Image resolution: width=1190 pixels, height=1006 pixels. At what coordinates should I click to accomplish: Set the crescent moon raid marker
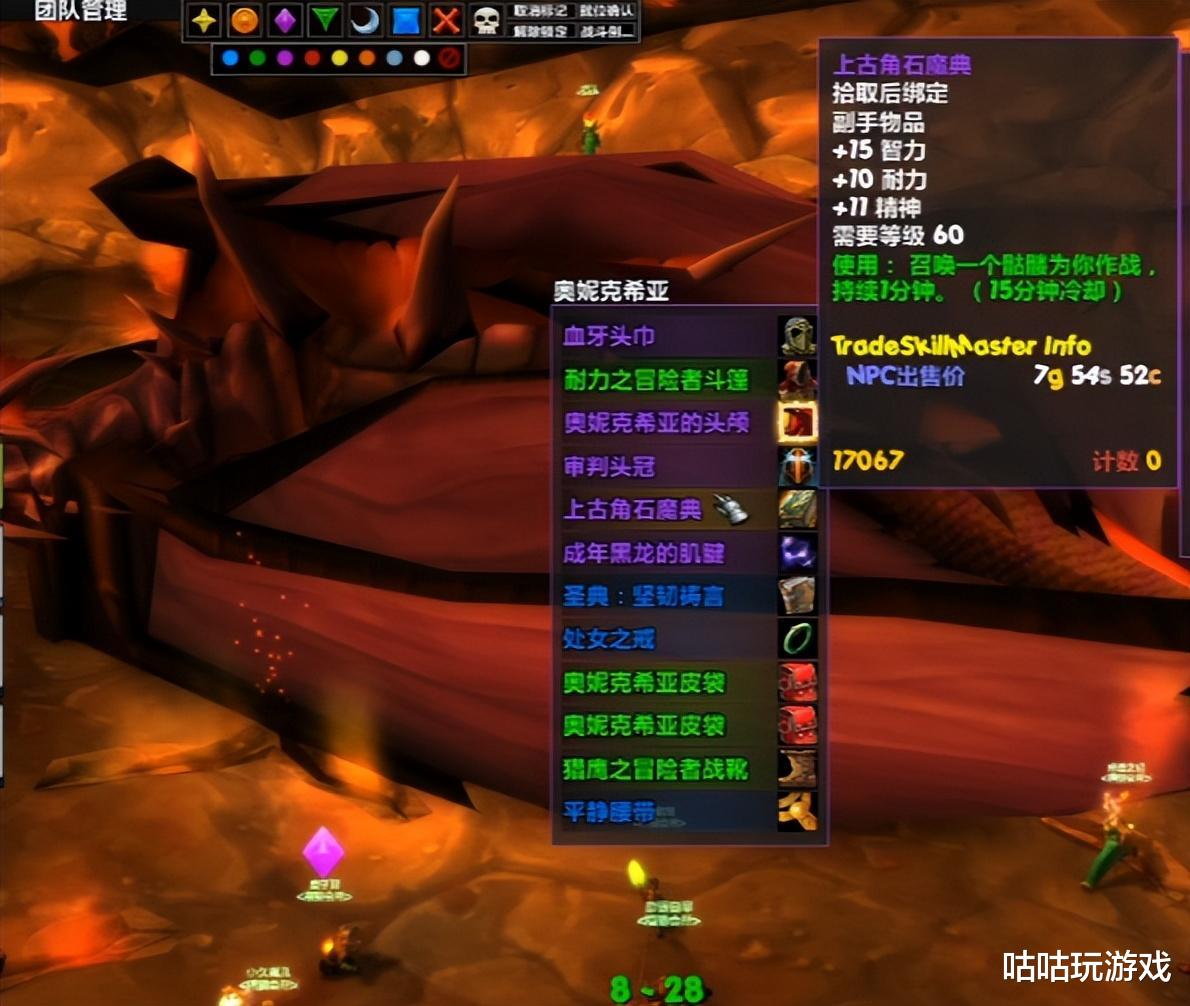(x=364, y=20)
